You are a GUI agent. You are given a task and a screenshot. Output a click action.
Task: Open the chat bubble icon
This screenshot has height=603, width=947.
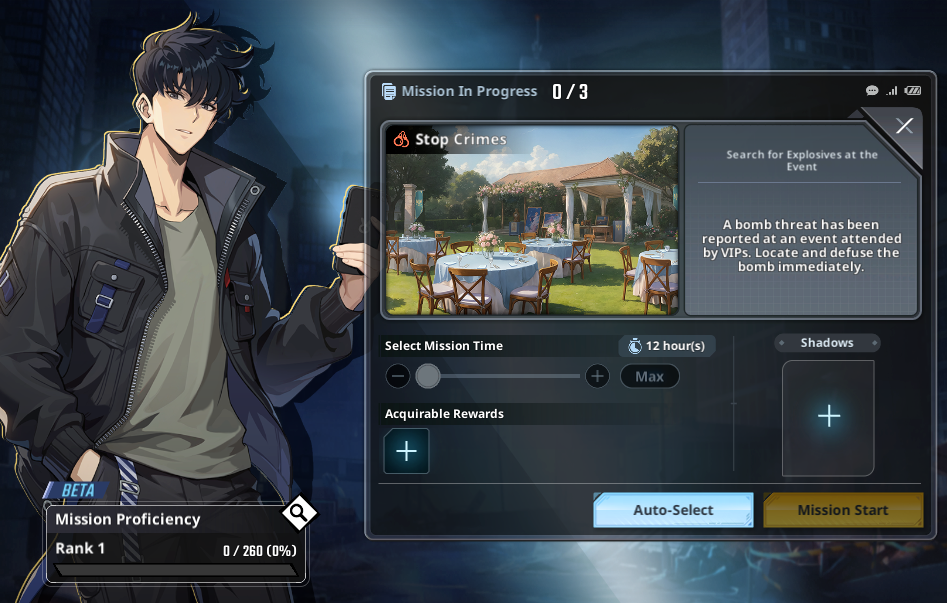point(872,91)
